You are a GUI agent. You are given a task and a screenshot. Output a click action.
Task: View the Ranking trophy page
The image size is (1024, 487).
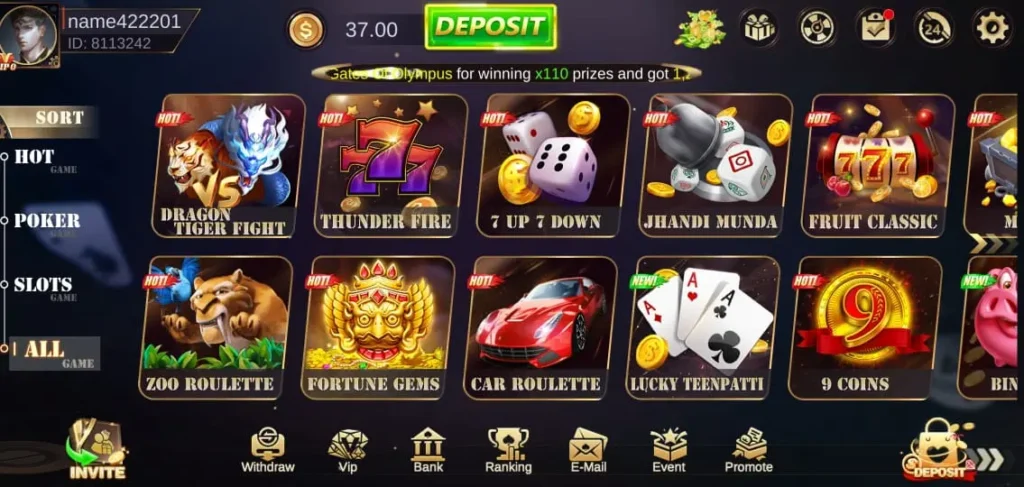coord(508,451)
